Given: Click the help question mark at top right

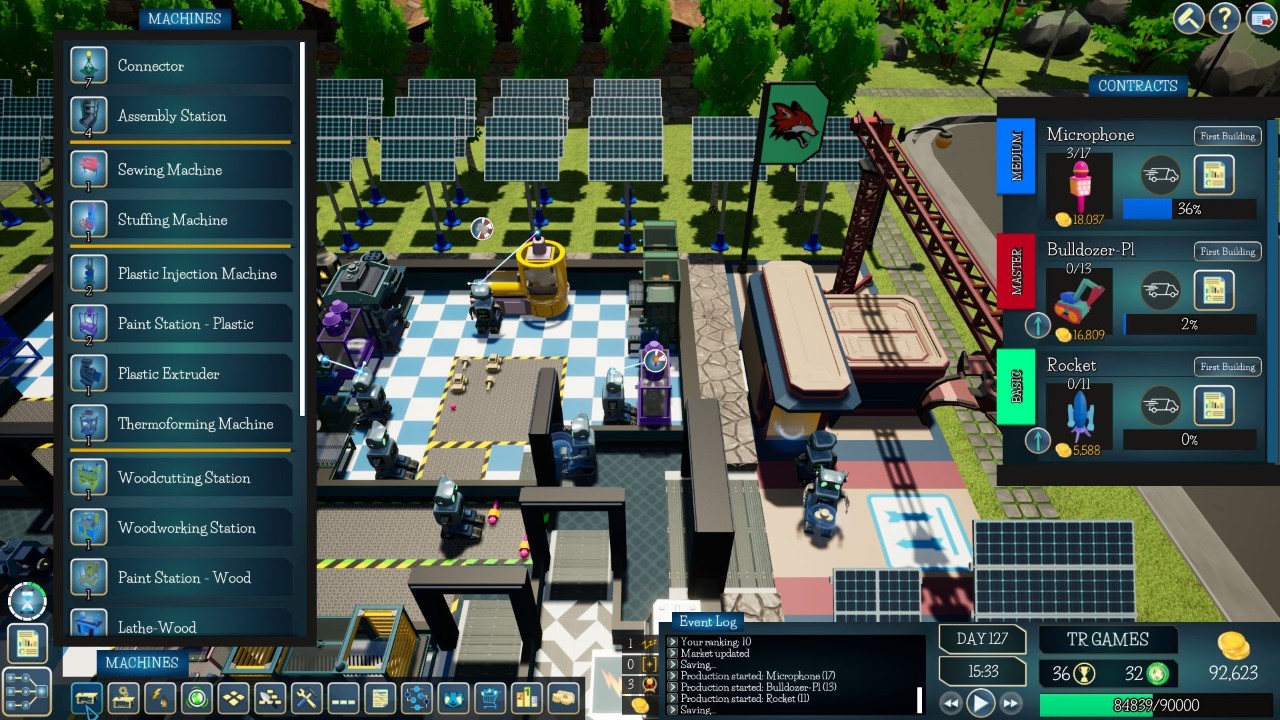Looking at the screenshot, I should pos(1225,18).
